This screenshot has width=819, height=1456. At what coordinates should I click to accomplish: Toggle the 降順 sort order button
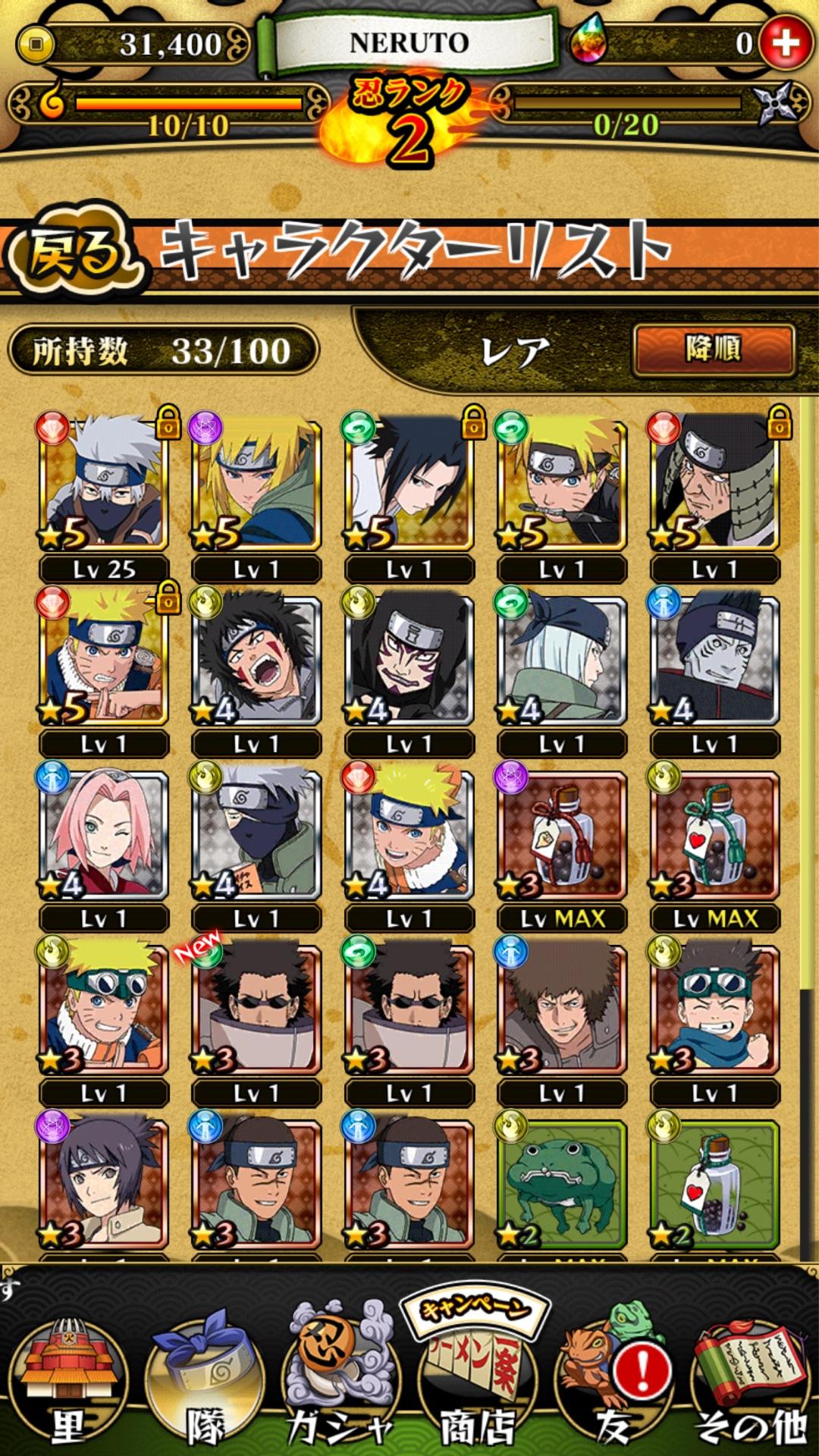(713, 350)
